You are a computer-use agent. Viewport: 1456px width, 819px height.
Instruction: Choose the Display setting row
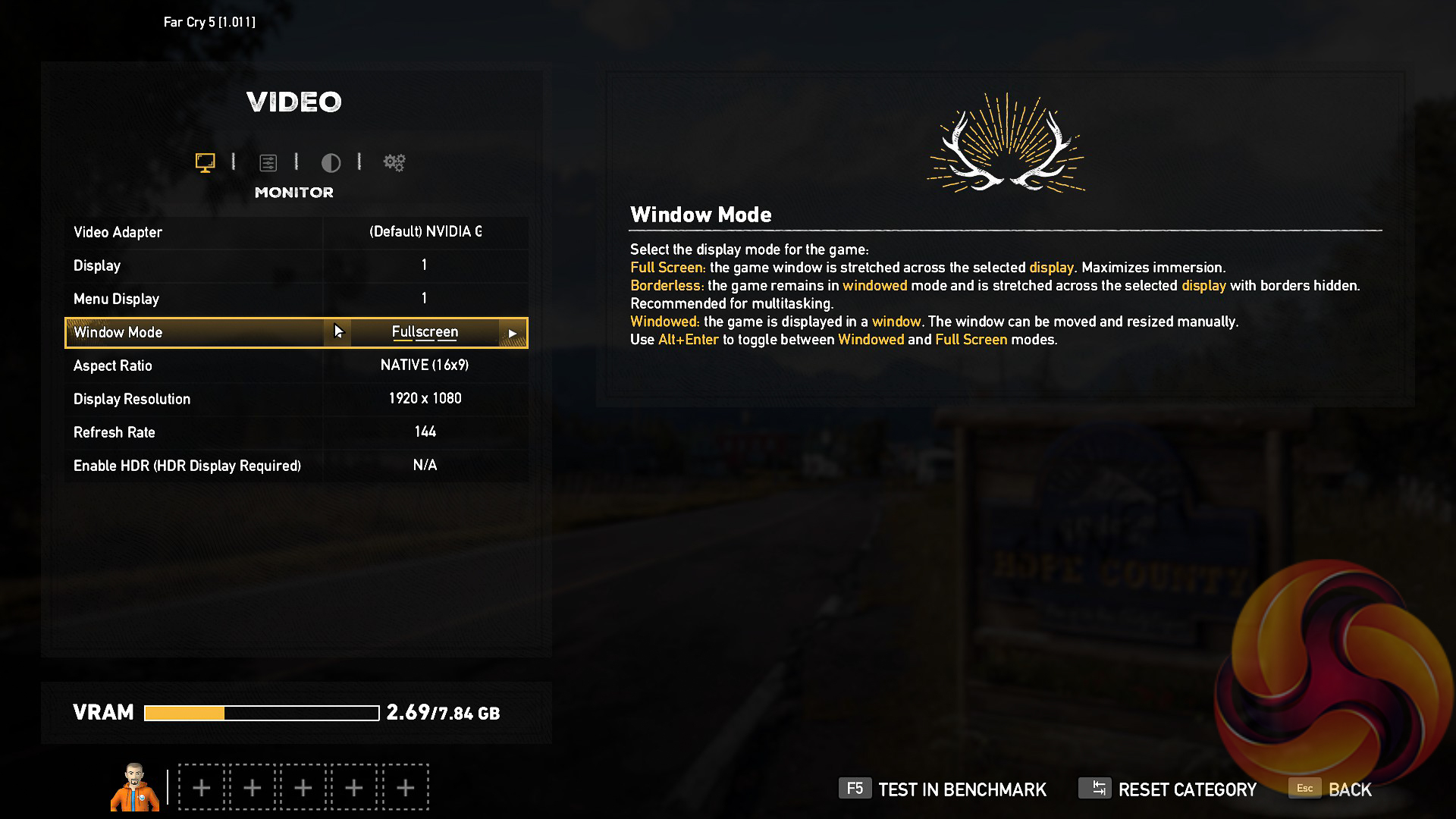(296, 265)
